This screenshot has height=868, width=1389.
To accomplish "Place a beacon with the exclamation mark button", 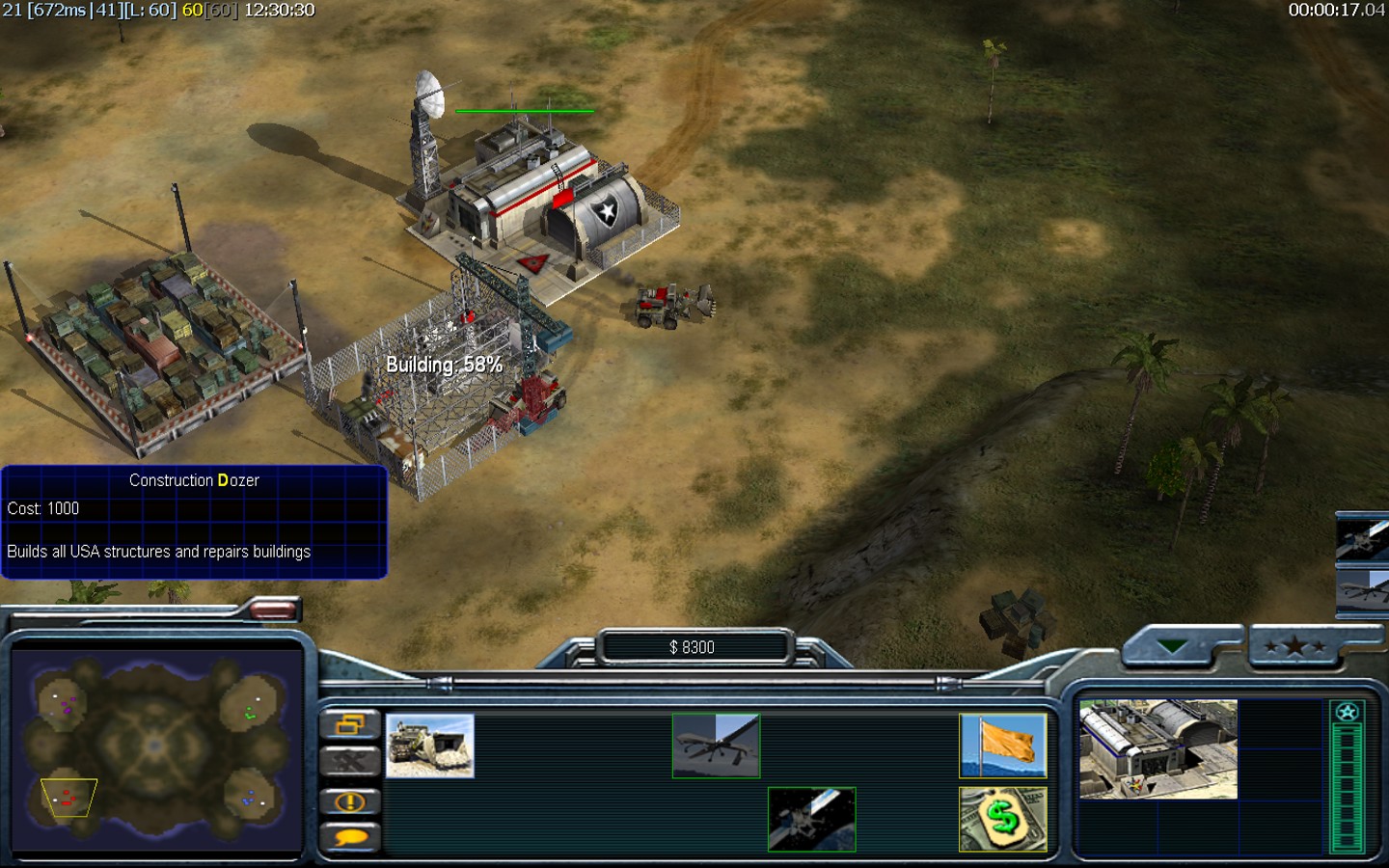I will pos(349,801).
